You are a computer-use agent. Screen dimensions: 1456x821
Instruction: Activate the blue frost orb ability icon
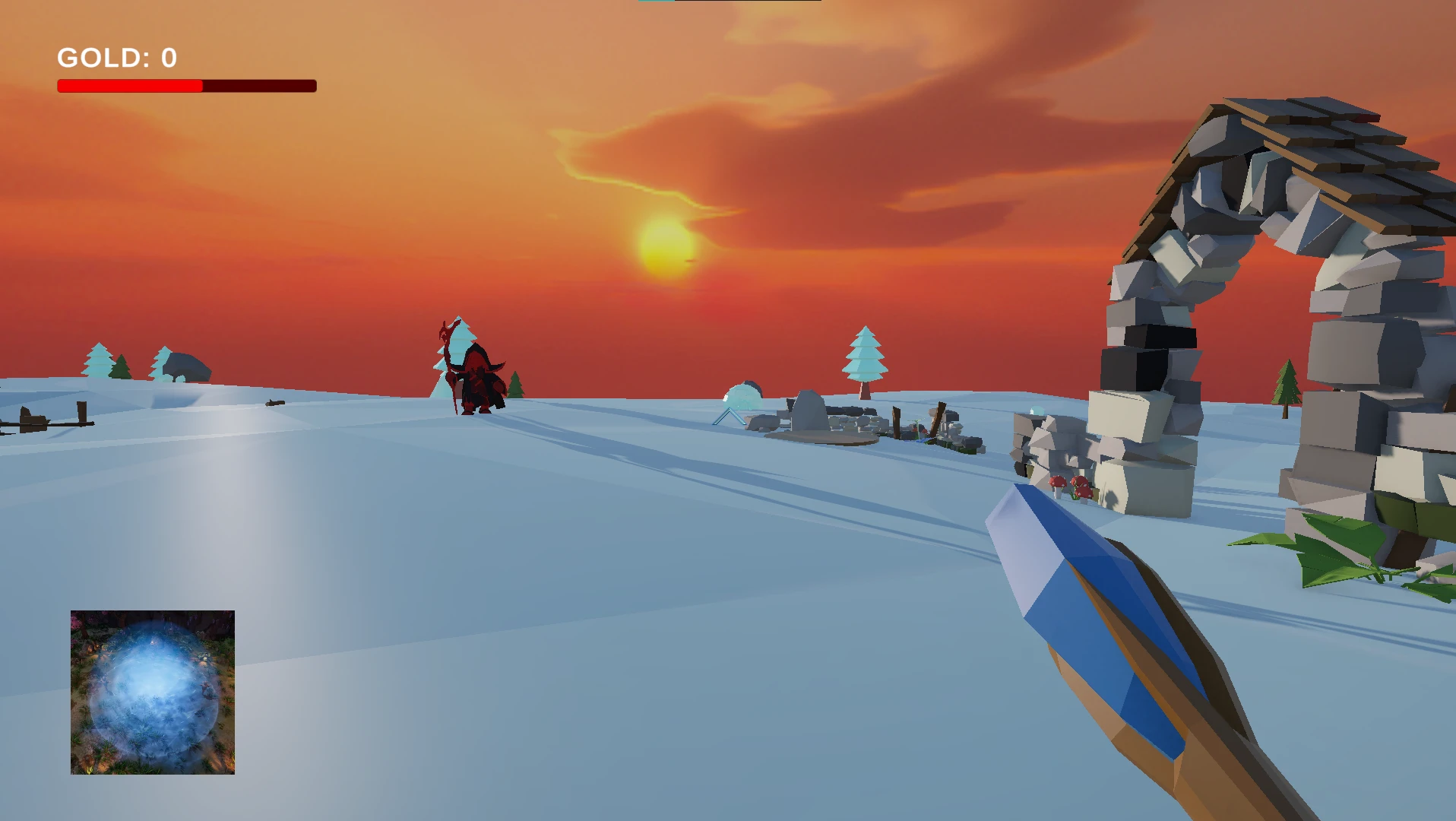point(153,692)
